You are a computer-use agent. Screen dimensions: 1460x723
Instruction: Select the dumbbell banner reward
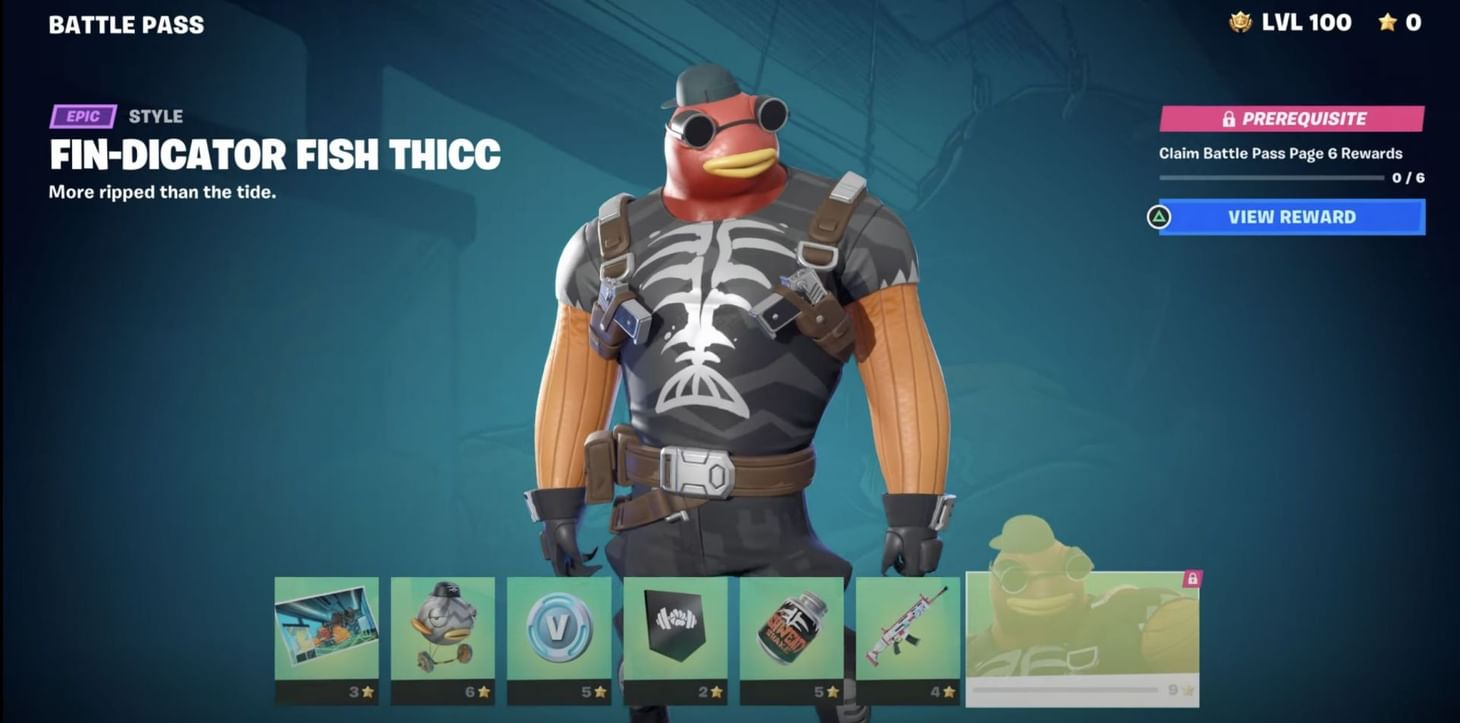(x=674, y=630)
